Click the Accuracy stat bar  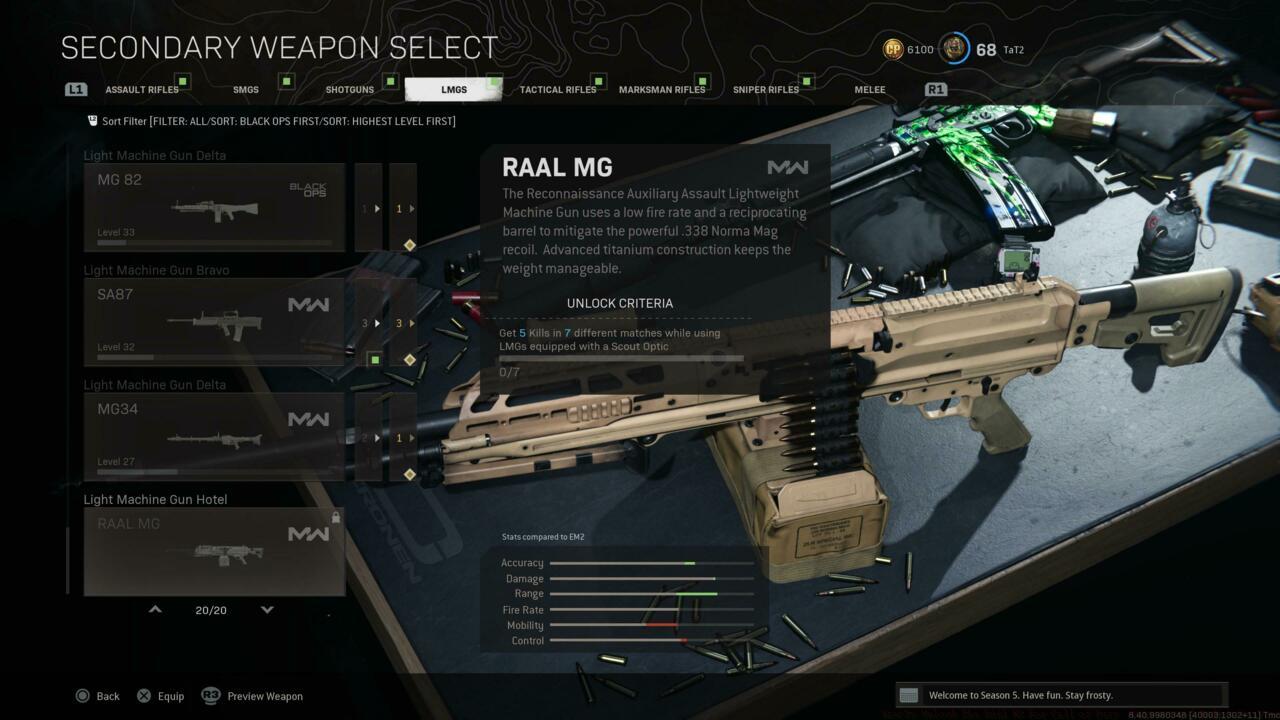650,562
